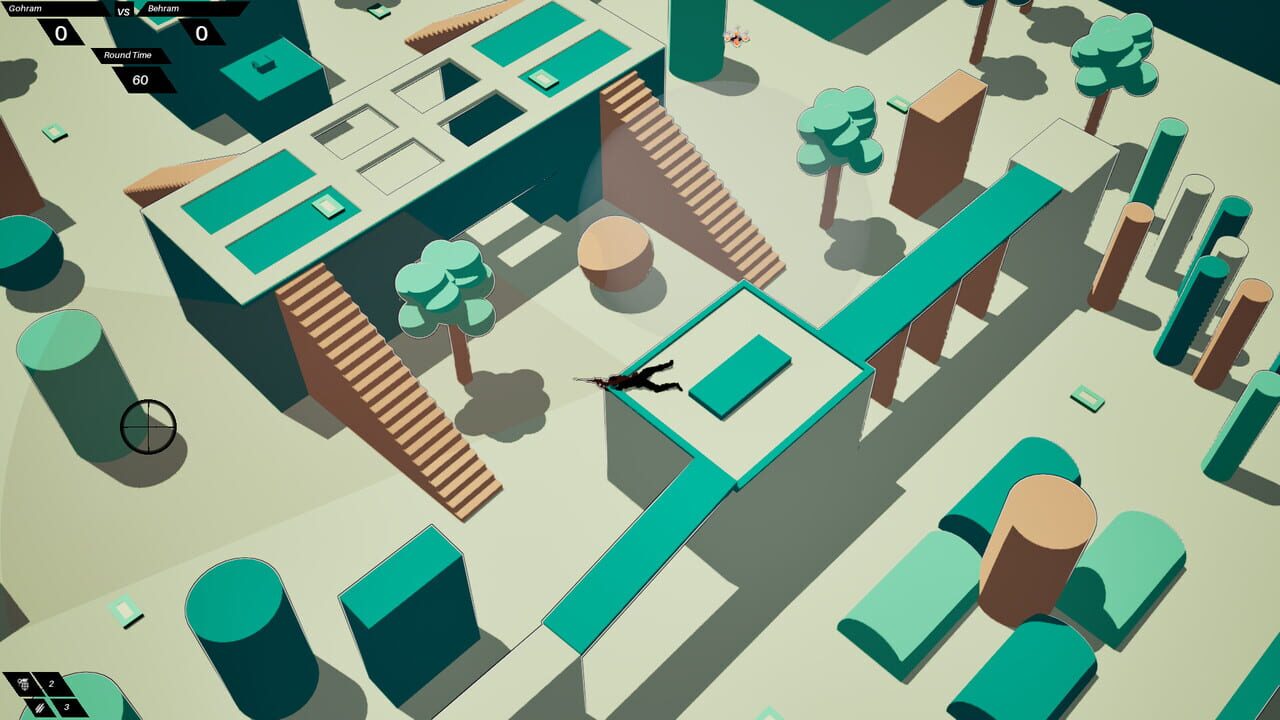The height and width of the screenshot is (720, 1280).
Task: Toggle the Gohram score display
Action: tap(61, 34)
